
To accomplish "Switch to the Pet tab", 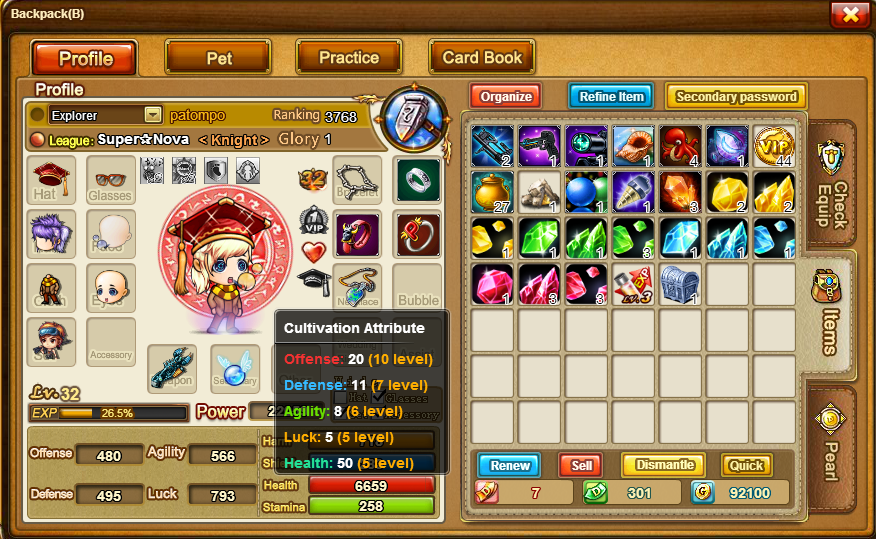I will [218, 58].
